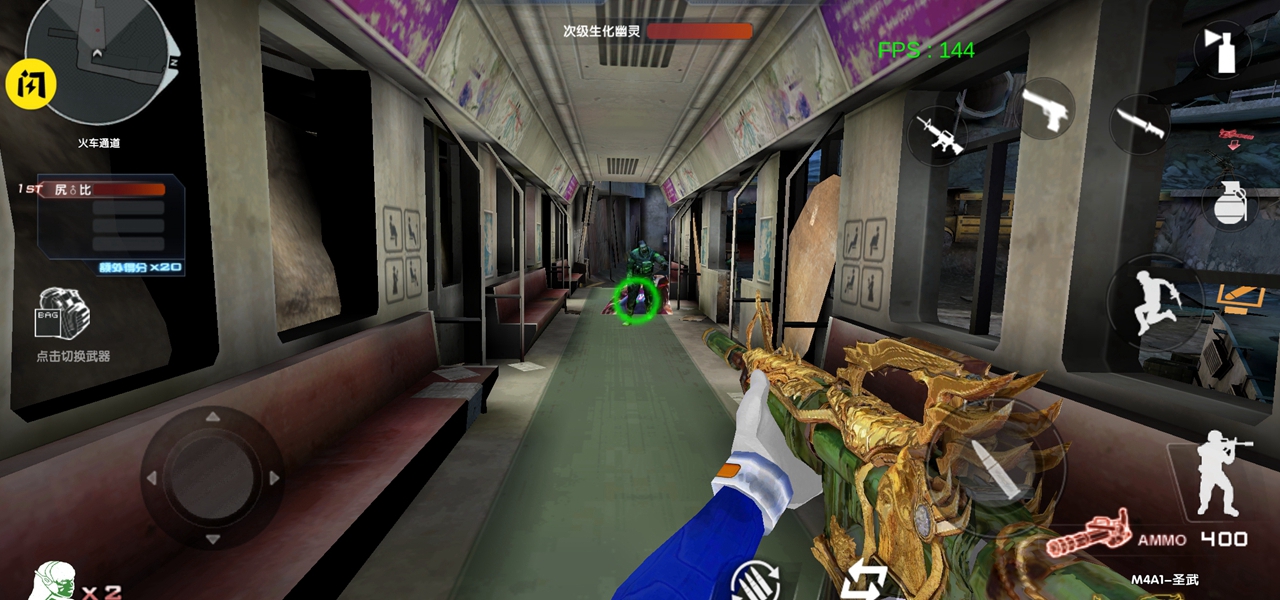Image resolution: width=1280 pixels, height=600 pixels.
Task: Tap the virtual movement joystick
Action: pyautogui.click(x=212, y=477)
